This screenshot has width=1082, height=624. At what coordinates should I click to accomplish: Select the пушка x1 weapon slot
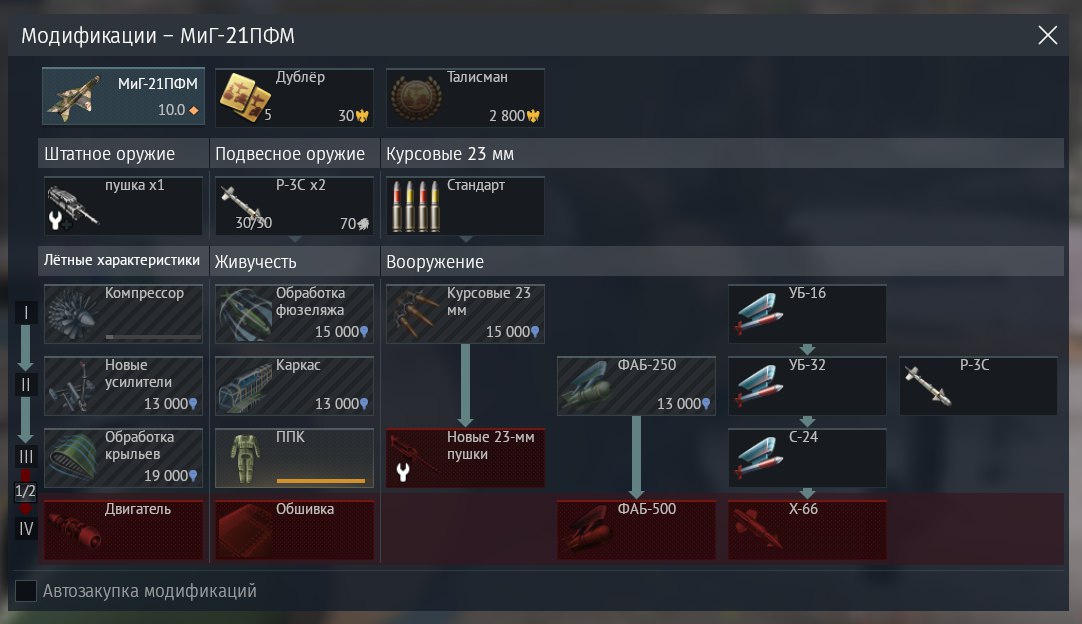coord(123,206)
